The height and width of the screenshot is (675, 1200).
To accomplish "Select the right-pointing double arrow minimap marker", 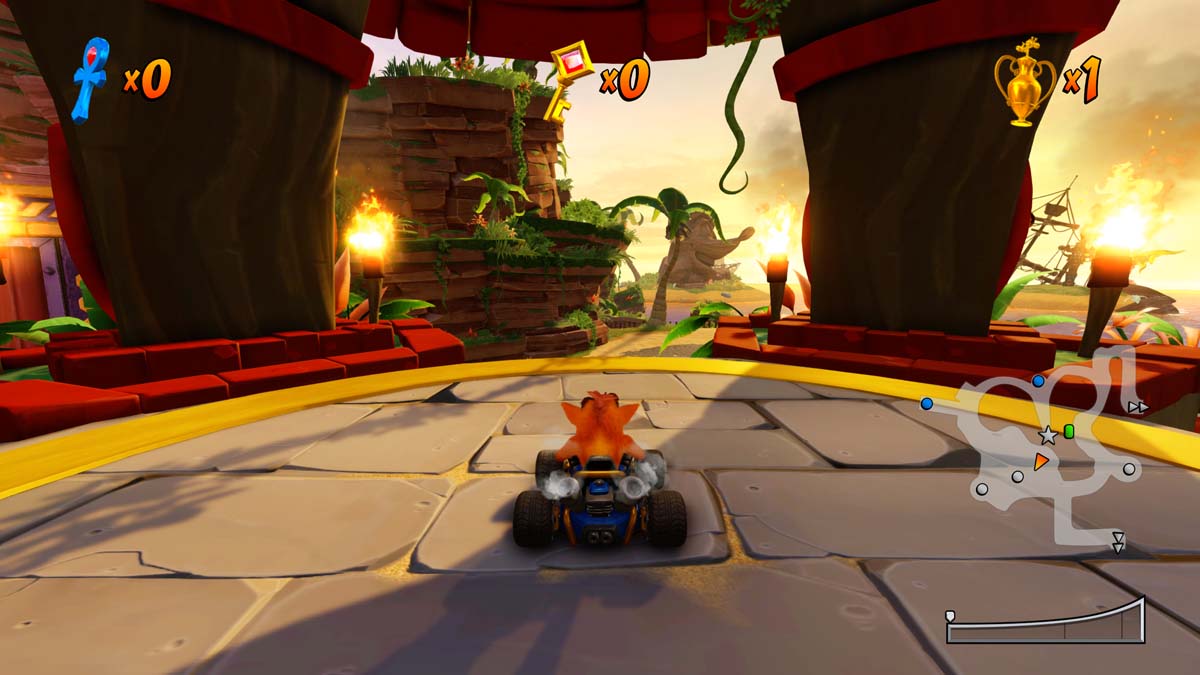I will click(1137, 407).
